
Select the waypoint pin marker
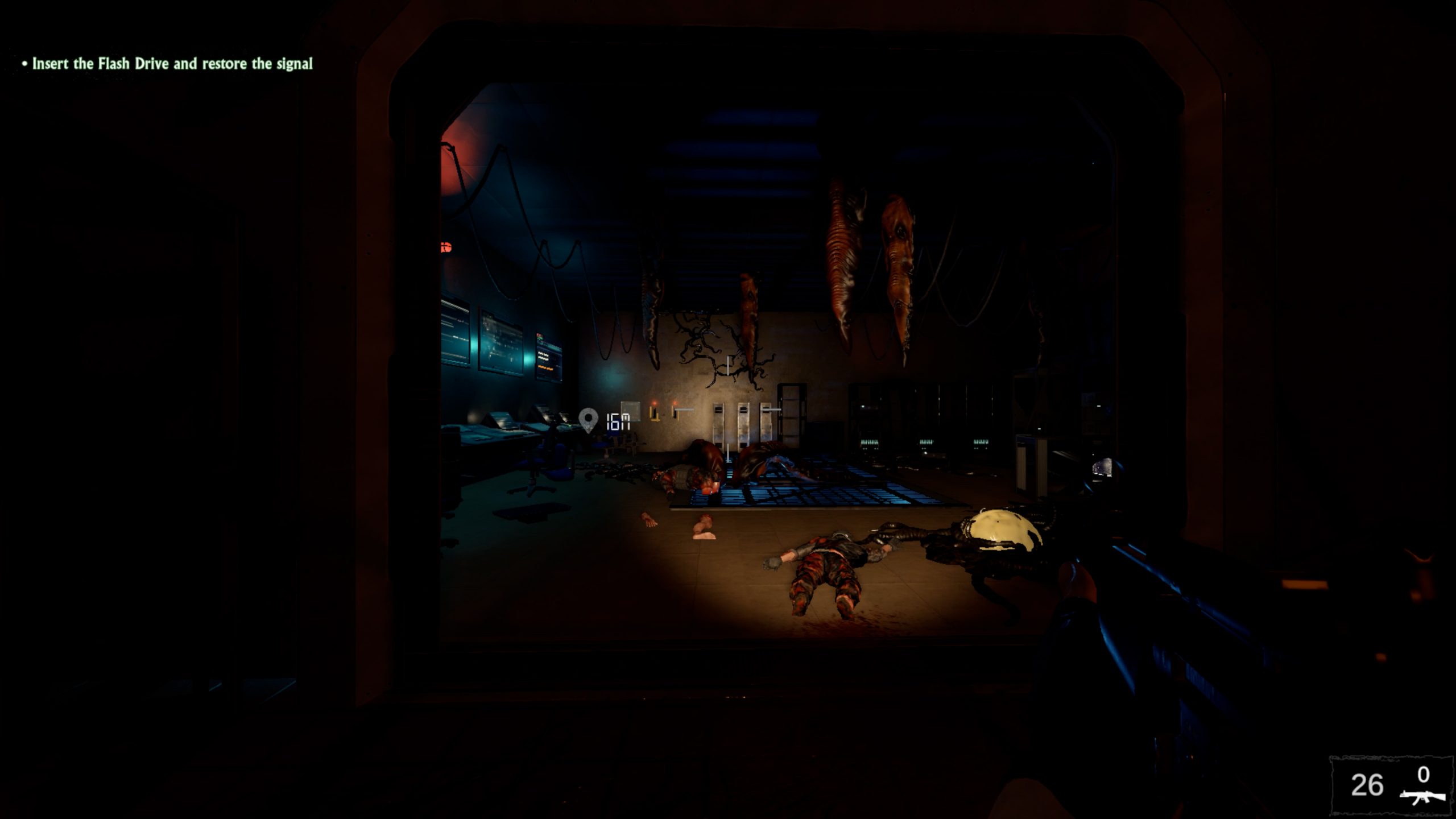[588, 420]
